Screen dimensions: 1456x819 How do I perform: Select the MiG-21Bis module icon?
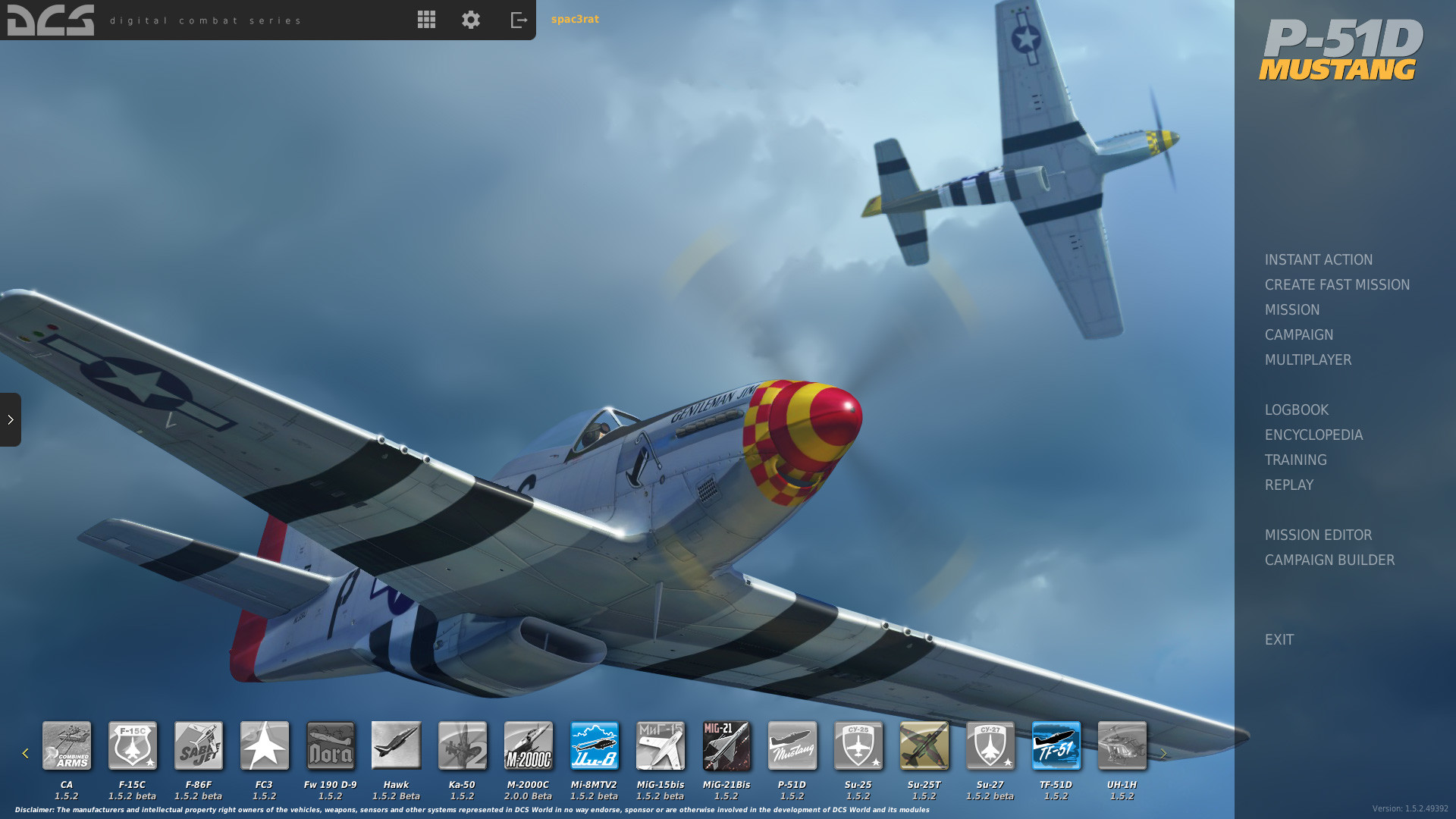coord(726,745)
